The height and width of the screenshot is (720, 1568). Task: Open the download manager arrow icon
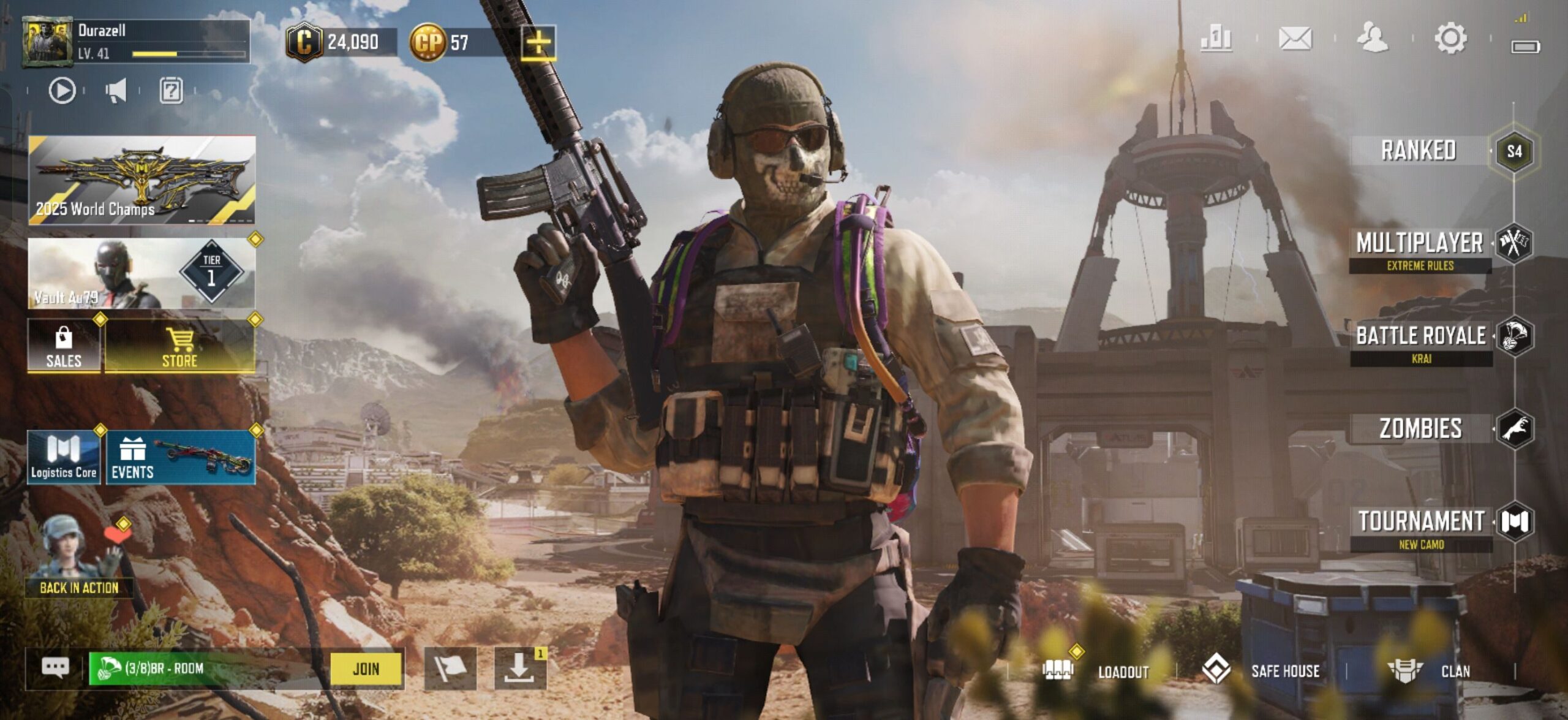pos(519,669)
